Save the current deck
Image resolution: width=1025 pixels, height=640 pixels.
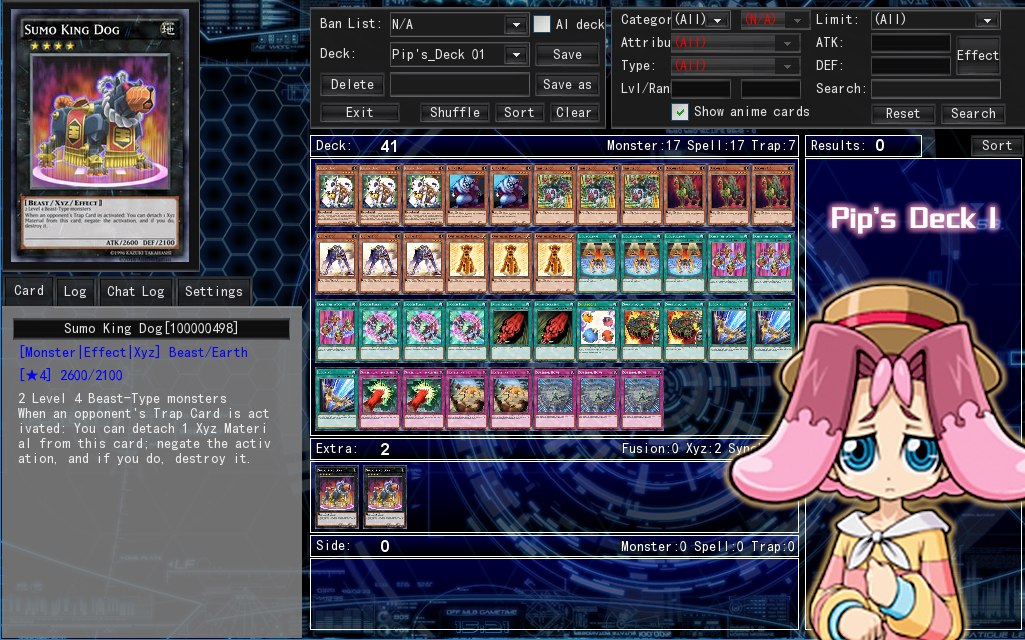coord(567,55)
